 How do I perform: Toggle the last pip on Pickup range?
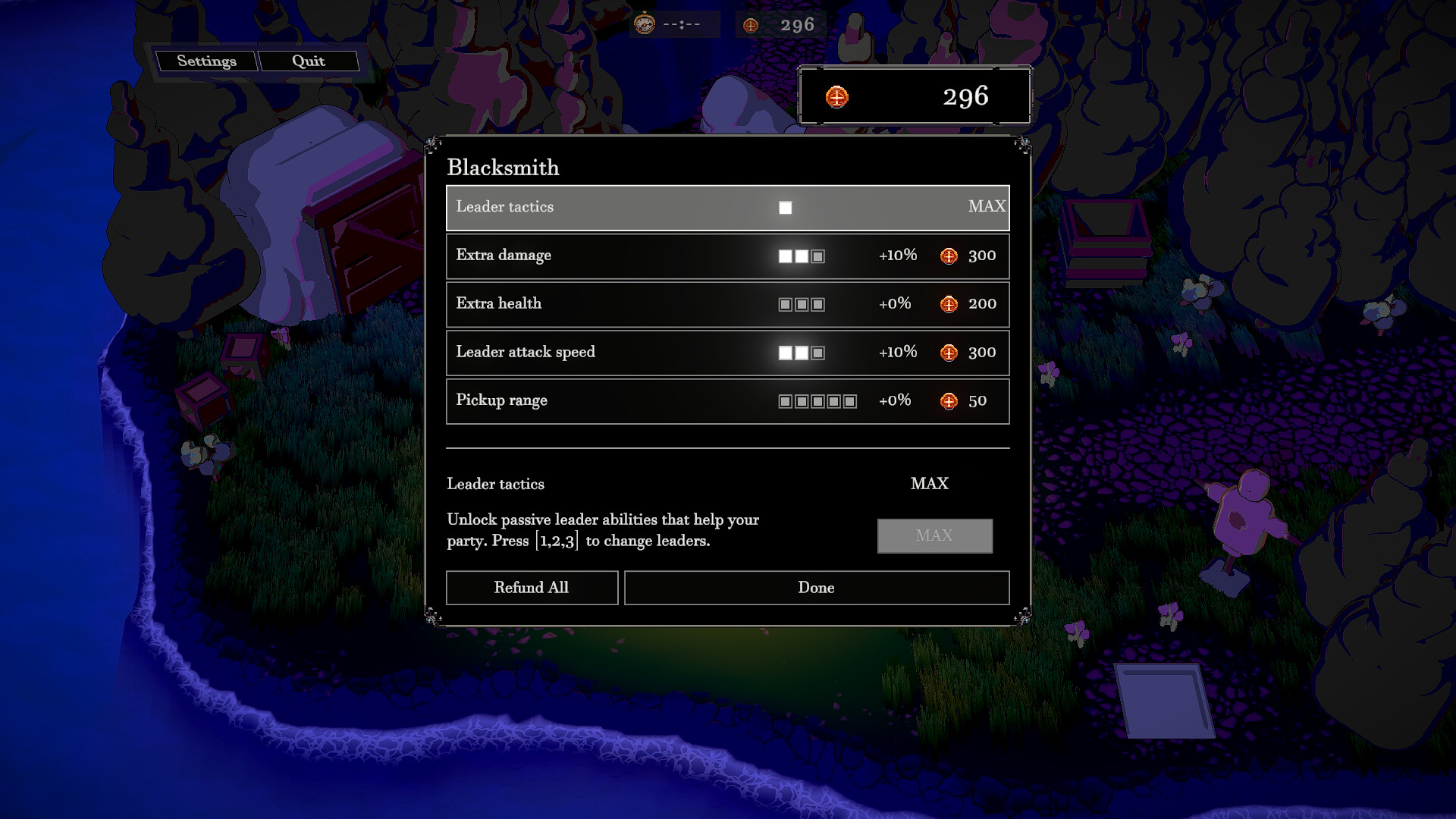point(851,401)
